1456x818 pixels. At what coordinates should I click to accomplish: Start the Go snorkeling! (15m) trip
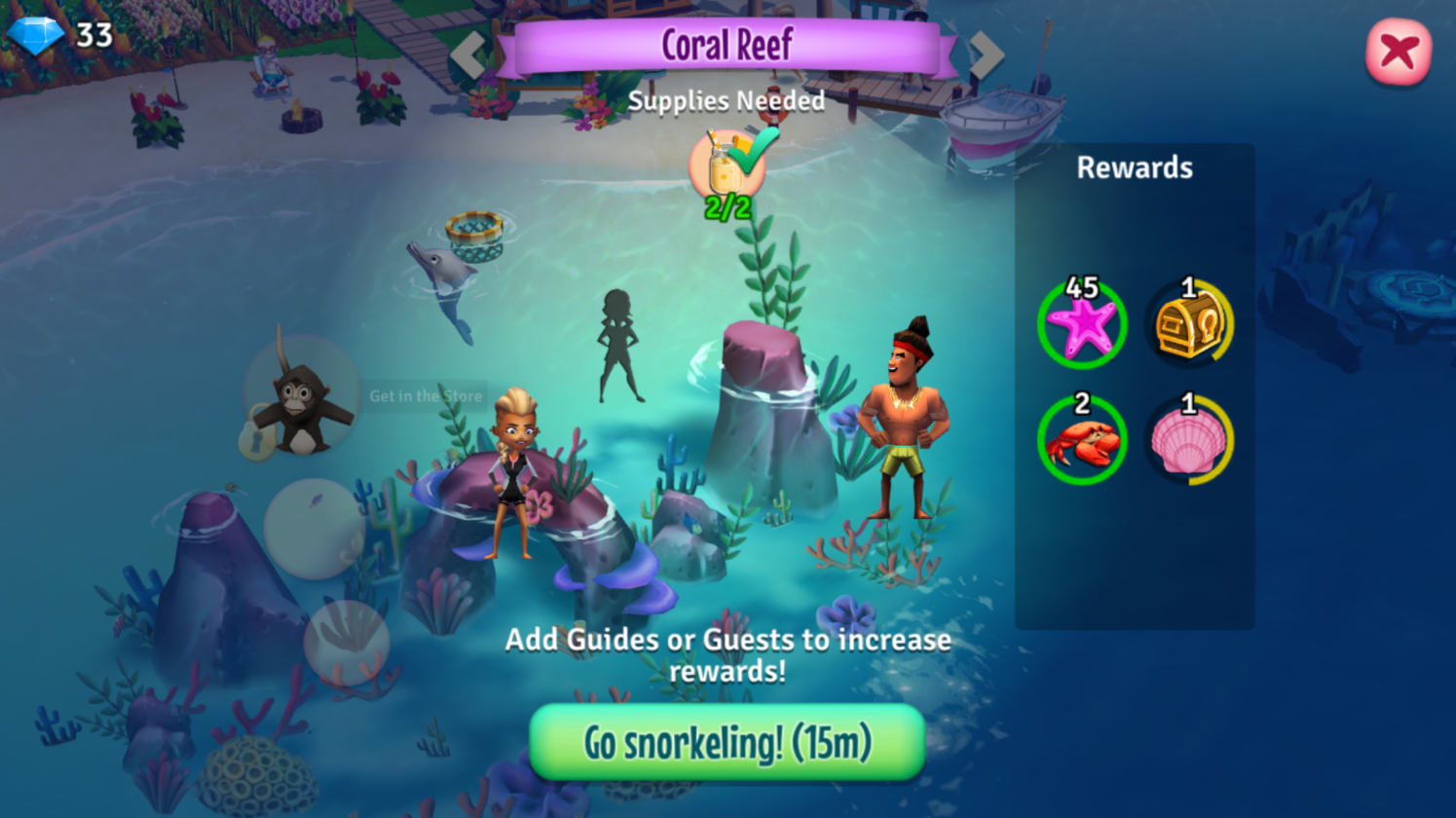point(727,743)
